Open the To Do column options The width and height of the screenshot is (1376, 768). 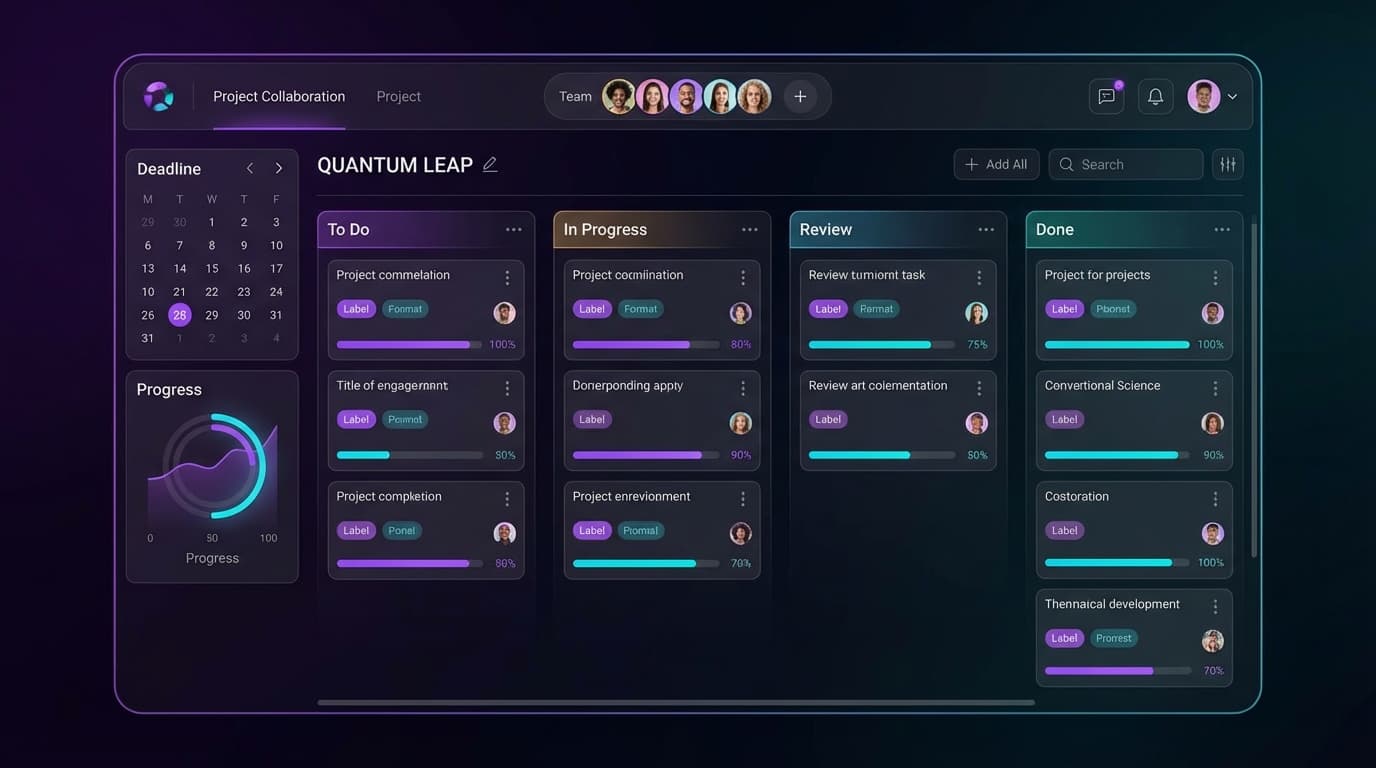click(x=514, y=230)
